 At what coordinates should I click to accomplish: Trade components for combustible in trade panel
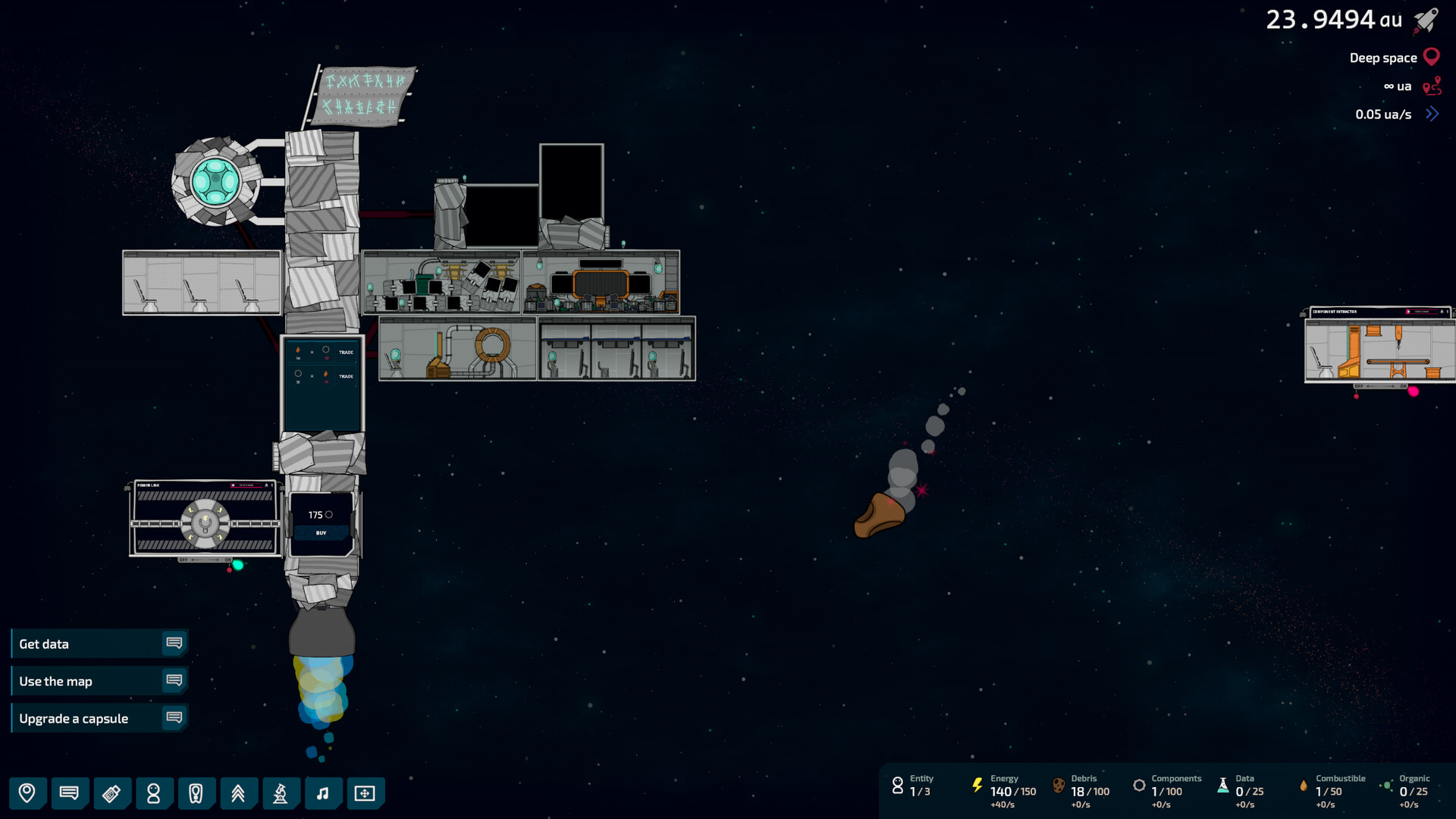coord(346,376)
